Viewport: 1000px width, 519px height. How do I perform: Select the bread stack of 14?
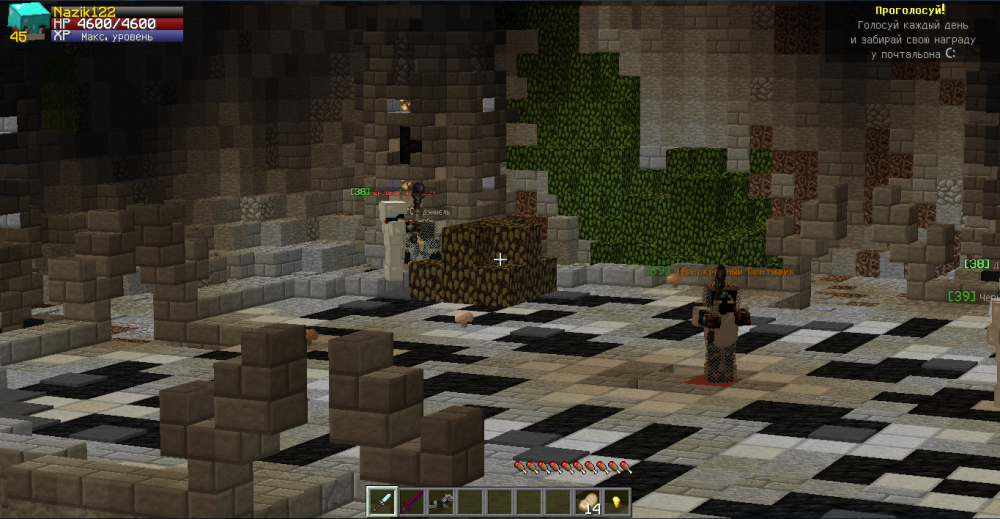tap(587, 502)
